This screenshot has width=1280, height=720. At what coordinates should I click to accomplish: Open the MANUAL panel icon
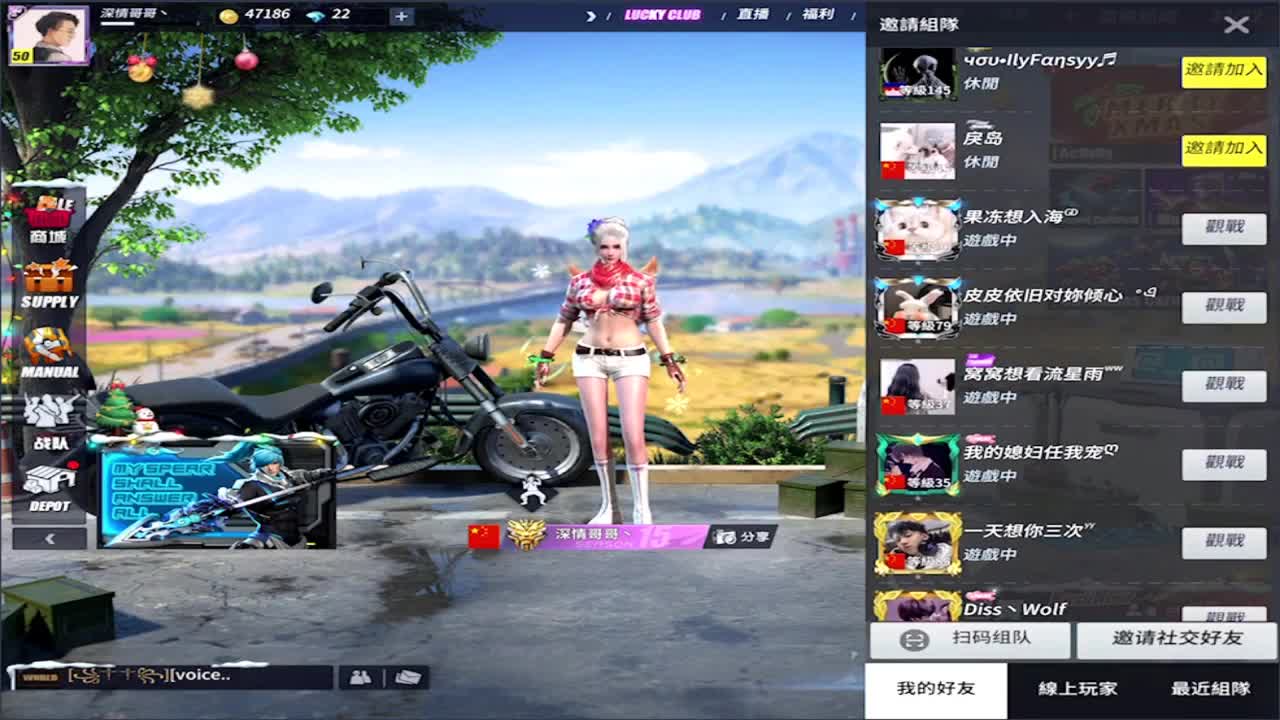[48, 352]
